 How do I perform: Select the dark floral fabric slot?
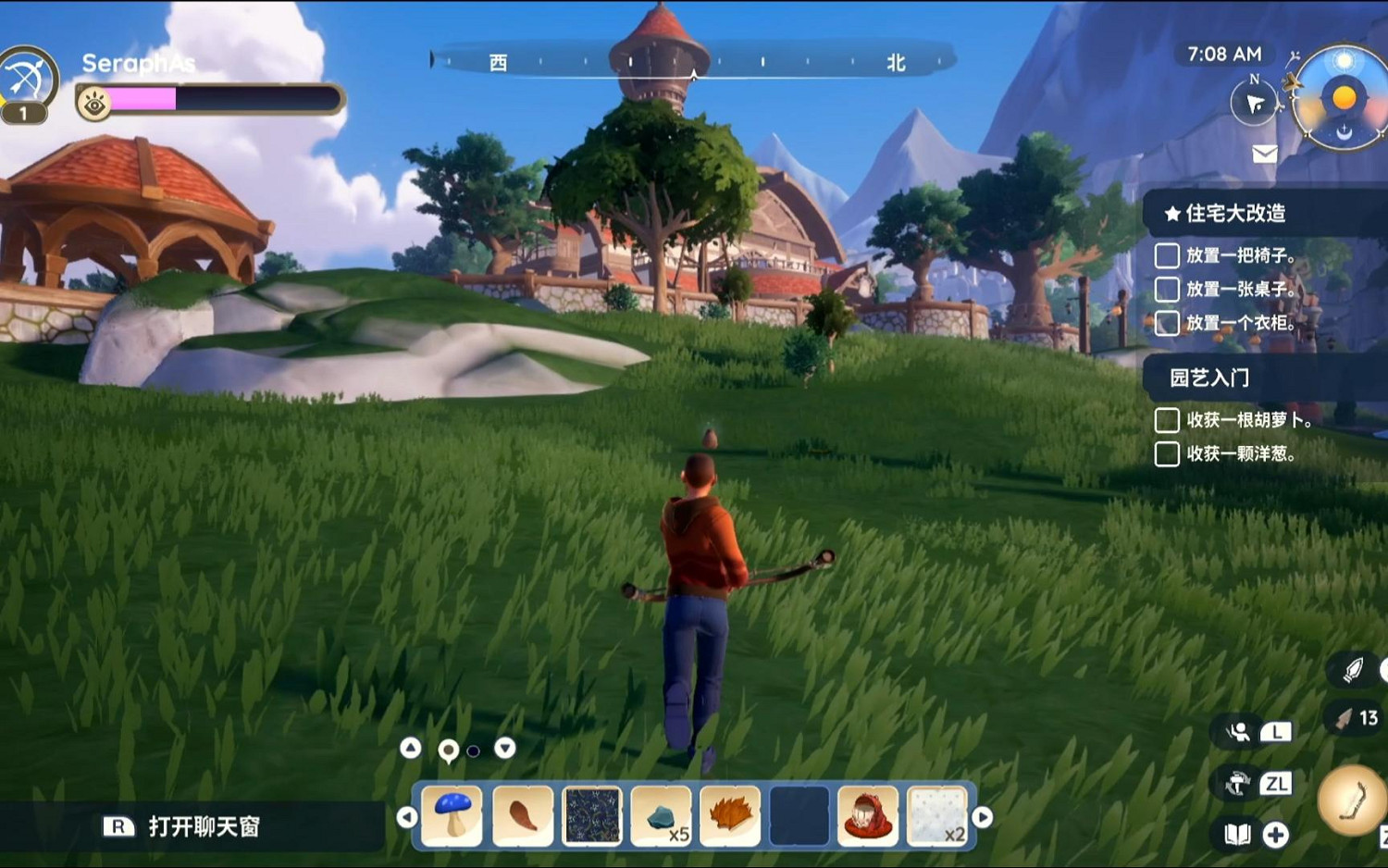(x=592, y=815)
